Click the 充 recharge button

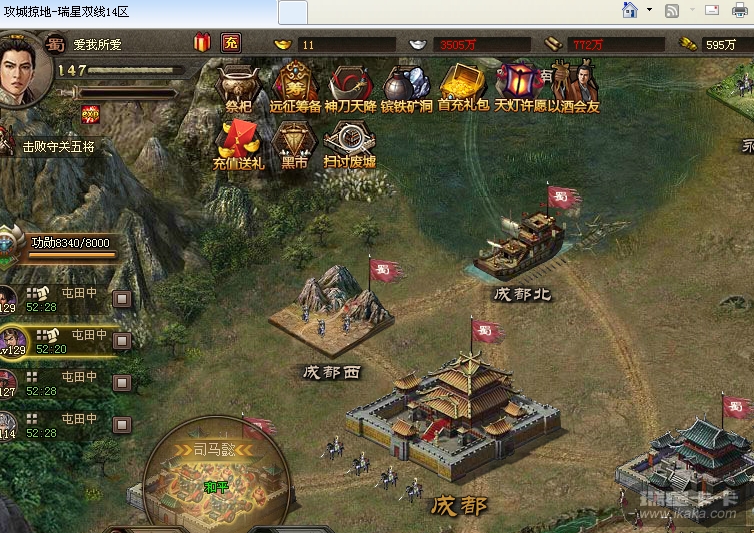[x=230, y=43]
